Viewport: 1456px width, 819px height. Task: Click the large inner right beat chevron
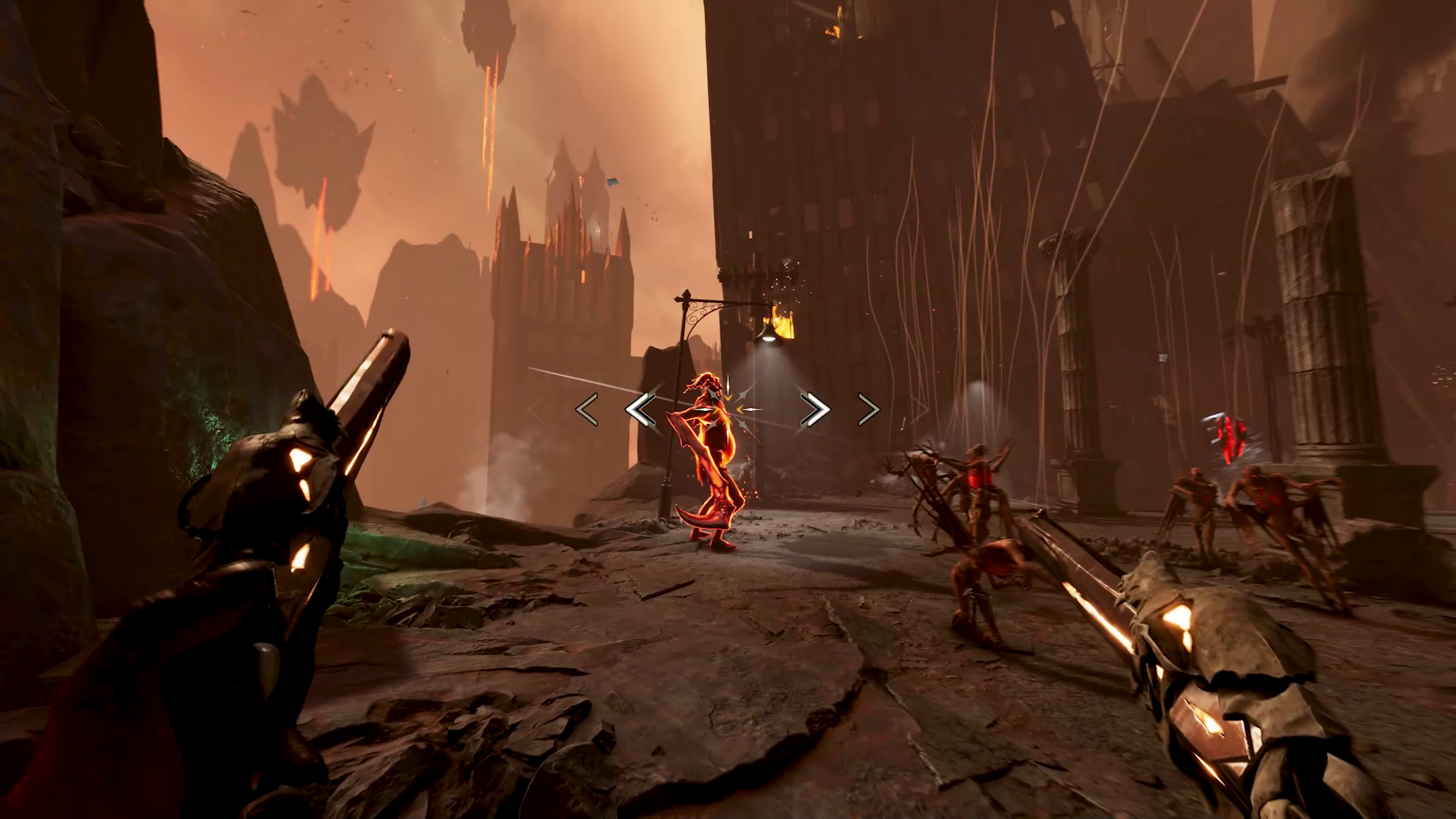(814, 409)
